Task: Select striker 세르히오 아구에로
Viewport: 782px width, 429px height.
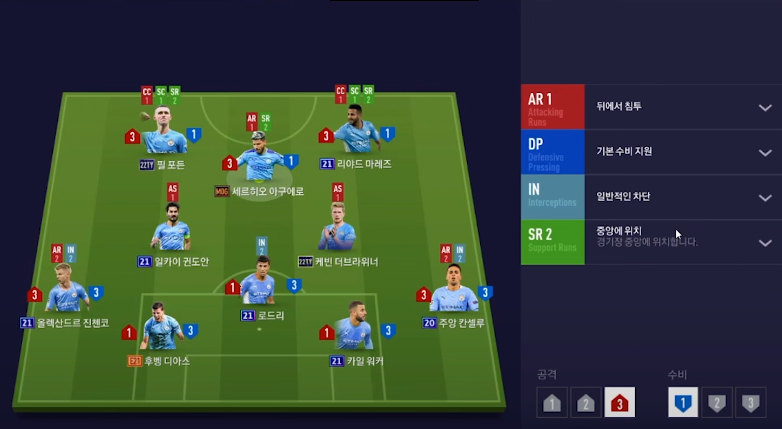Action: 260,158
